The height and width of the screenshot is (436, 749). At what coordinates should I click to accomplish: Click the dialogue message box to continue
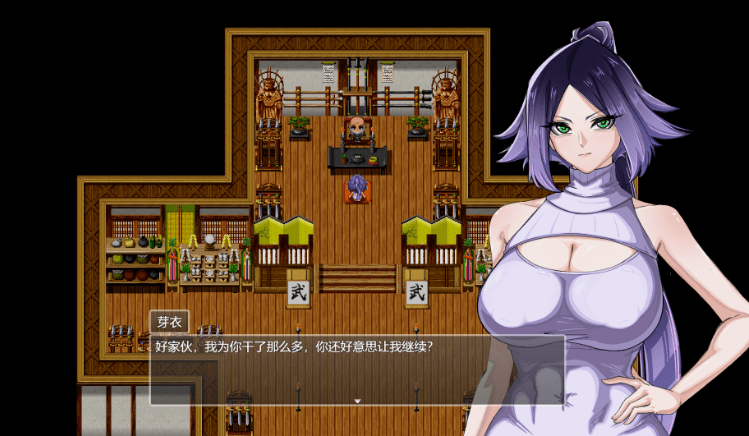356,368
